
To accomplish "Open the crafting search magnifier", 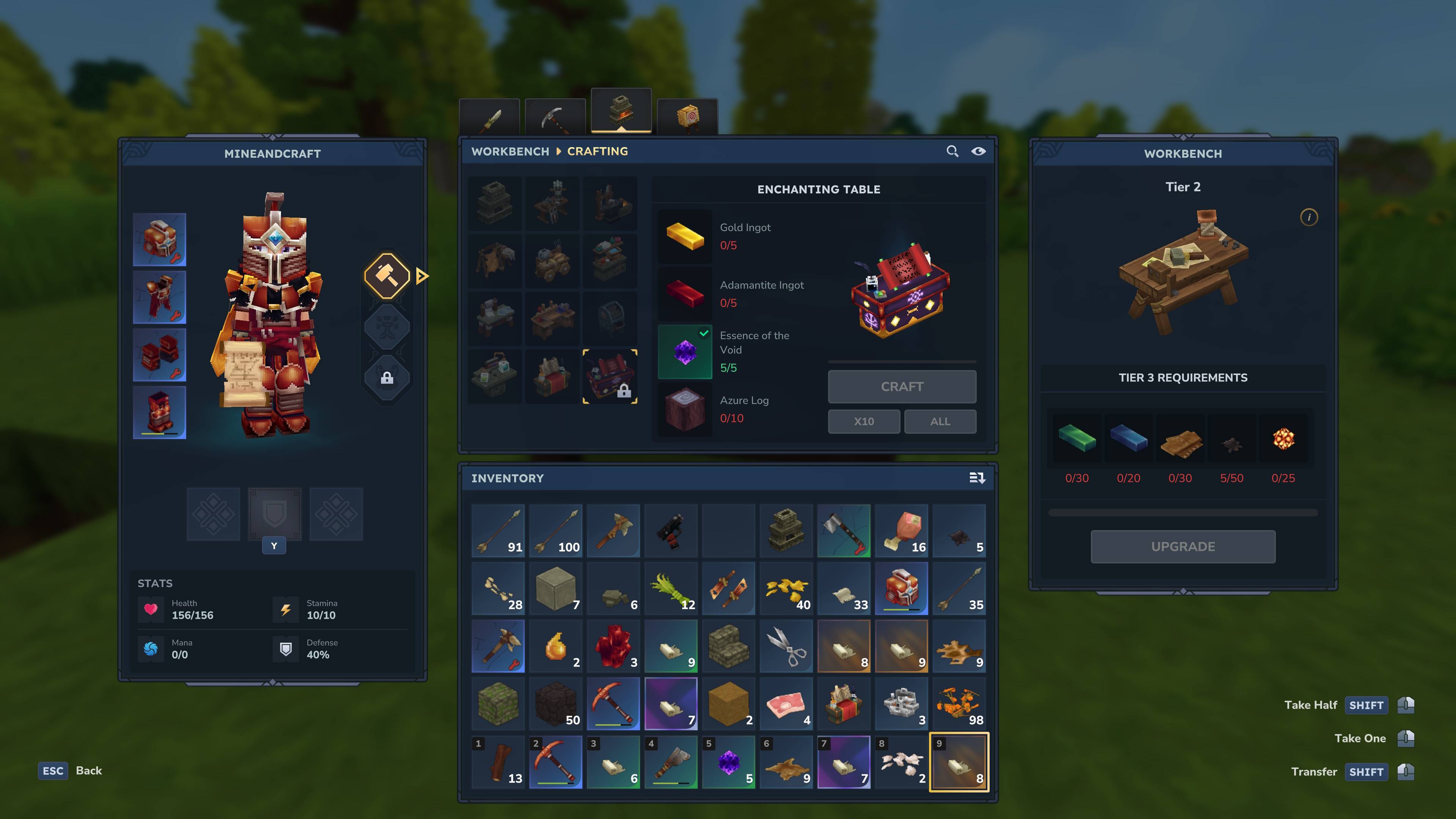I will click(x=952, y=152).
